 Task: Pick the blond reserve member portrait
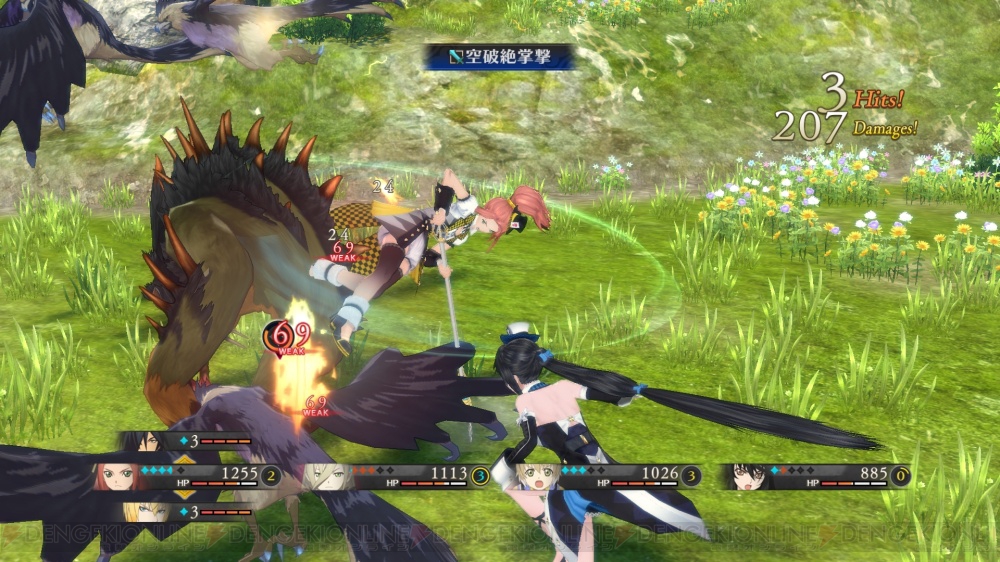click(141, 512)
